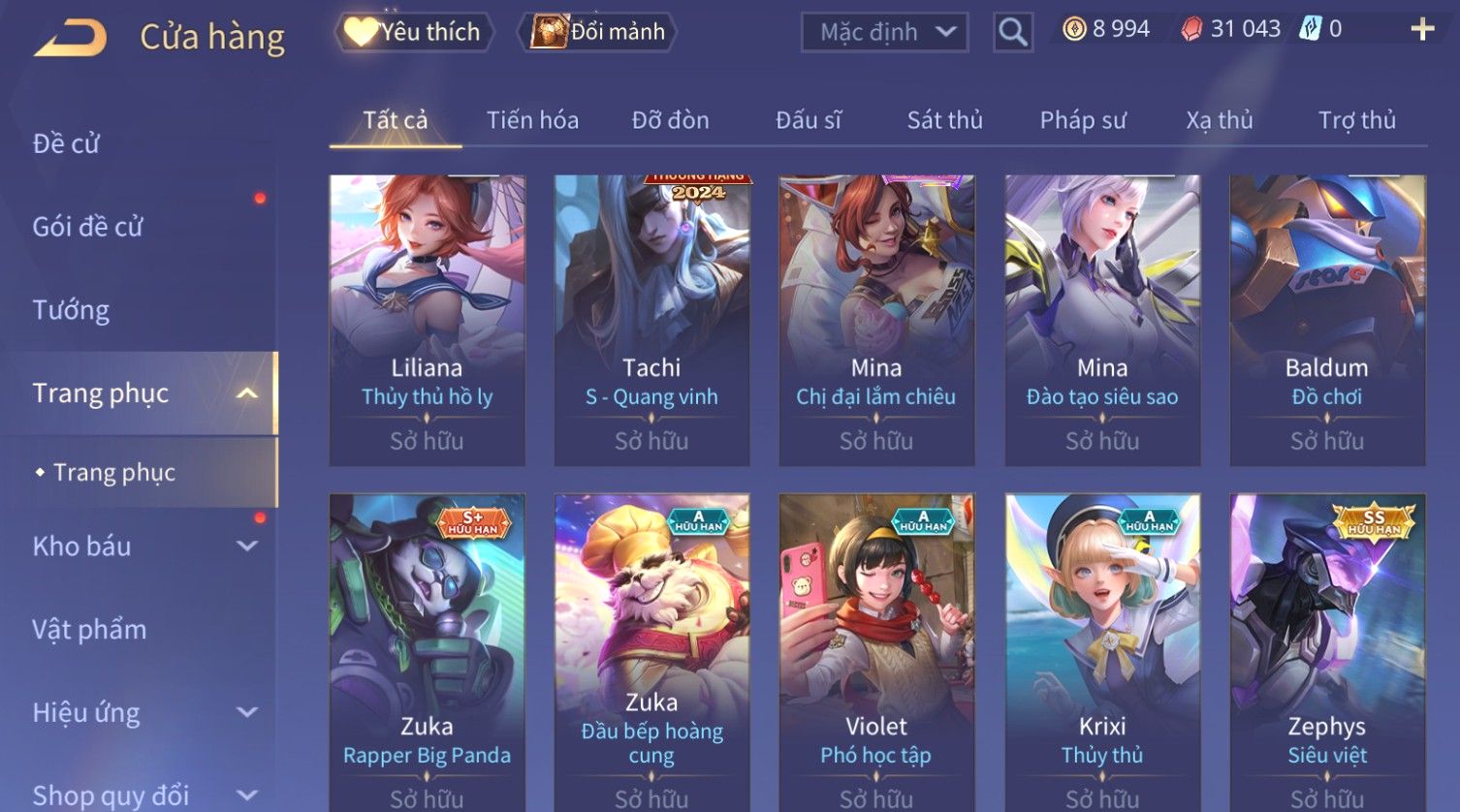Image resolution: width=1460 pixels, height=812 pixels.
Task: Open the Yêu thích favorites list
Action: 414,32
